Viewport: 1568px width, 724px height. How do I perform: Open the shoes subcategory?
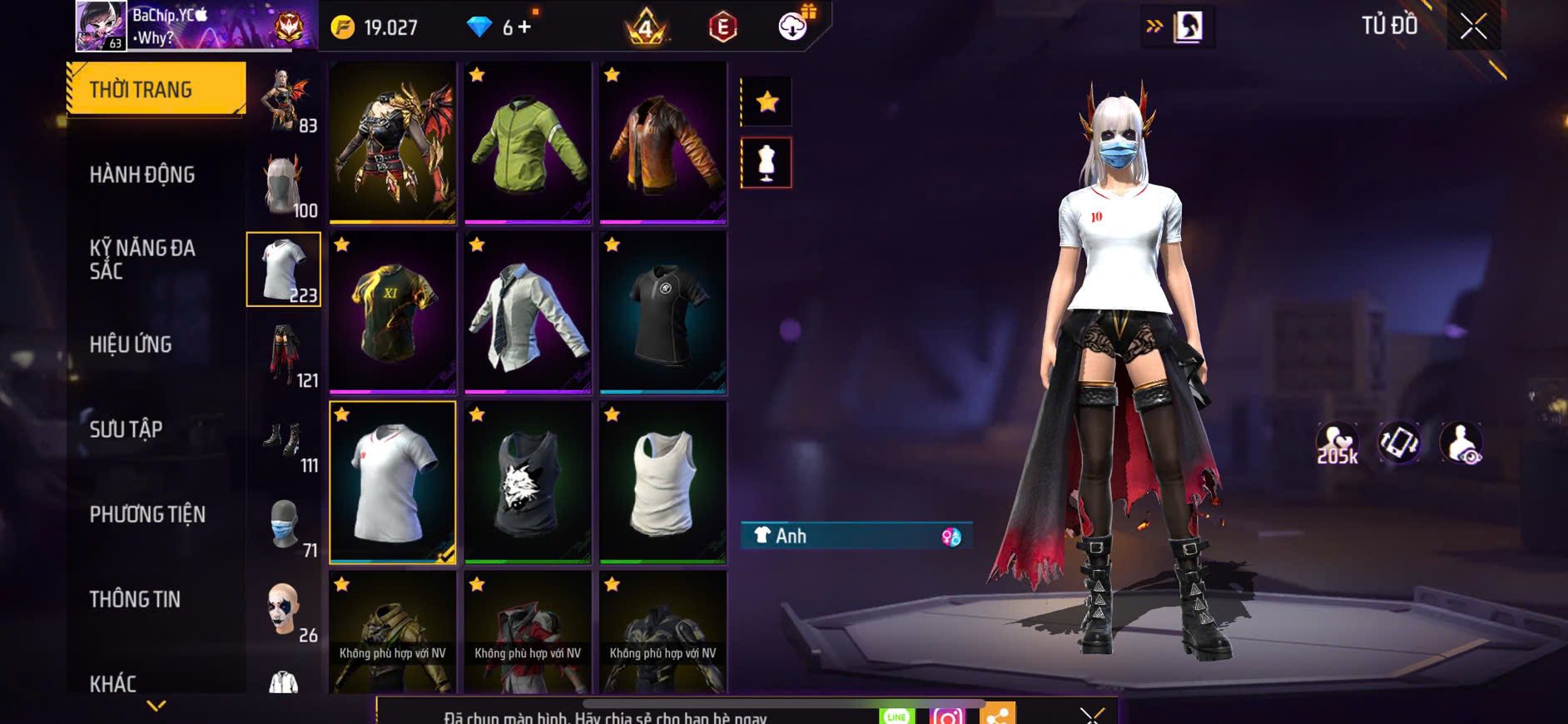point(285,441)
